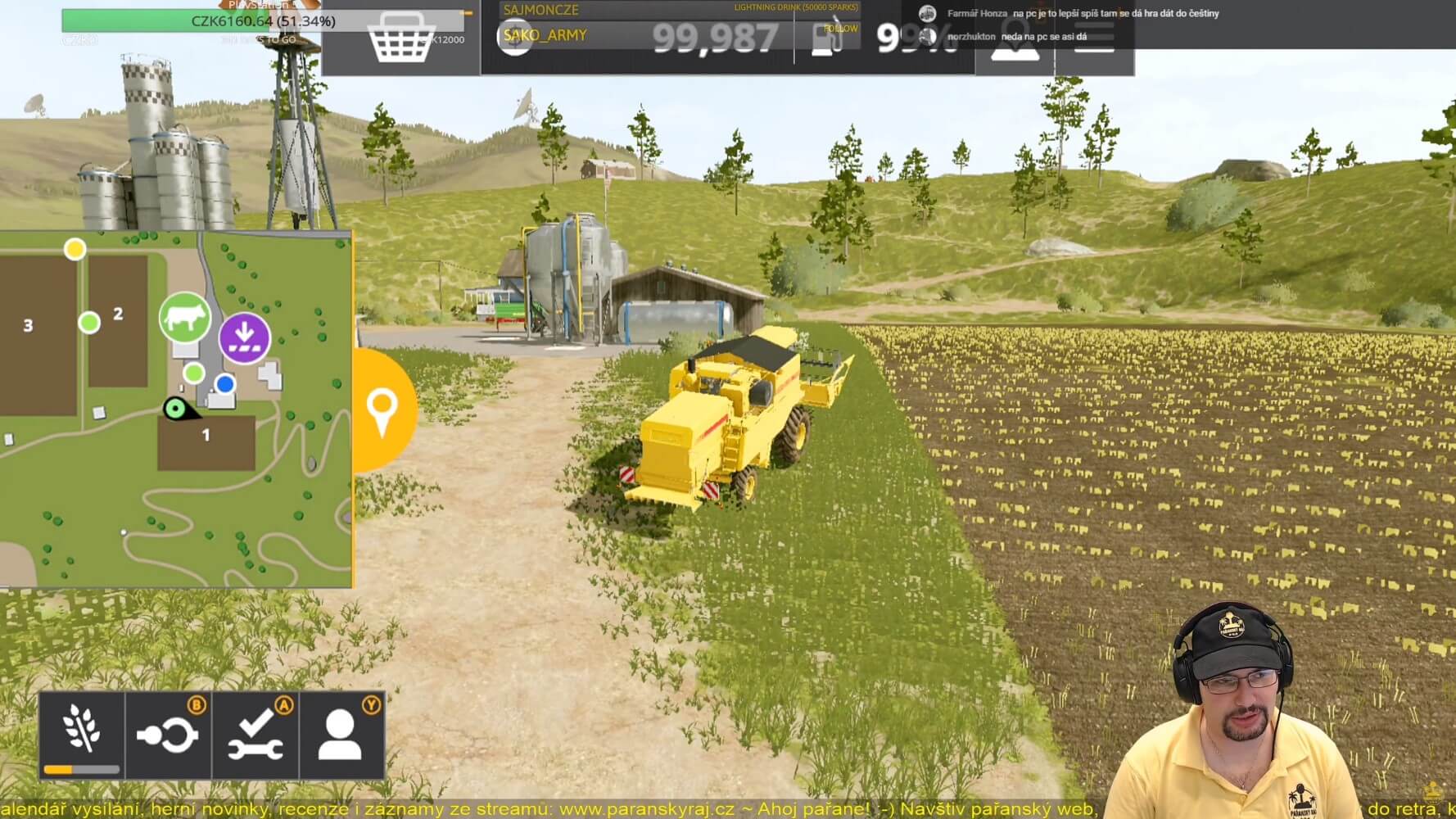Select the purple unloading point marker
The width and height of the screenshot is (1456, 819).
coord(244,337)
